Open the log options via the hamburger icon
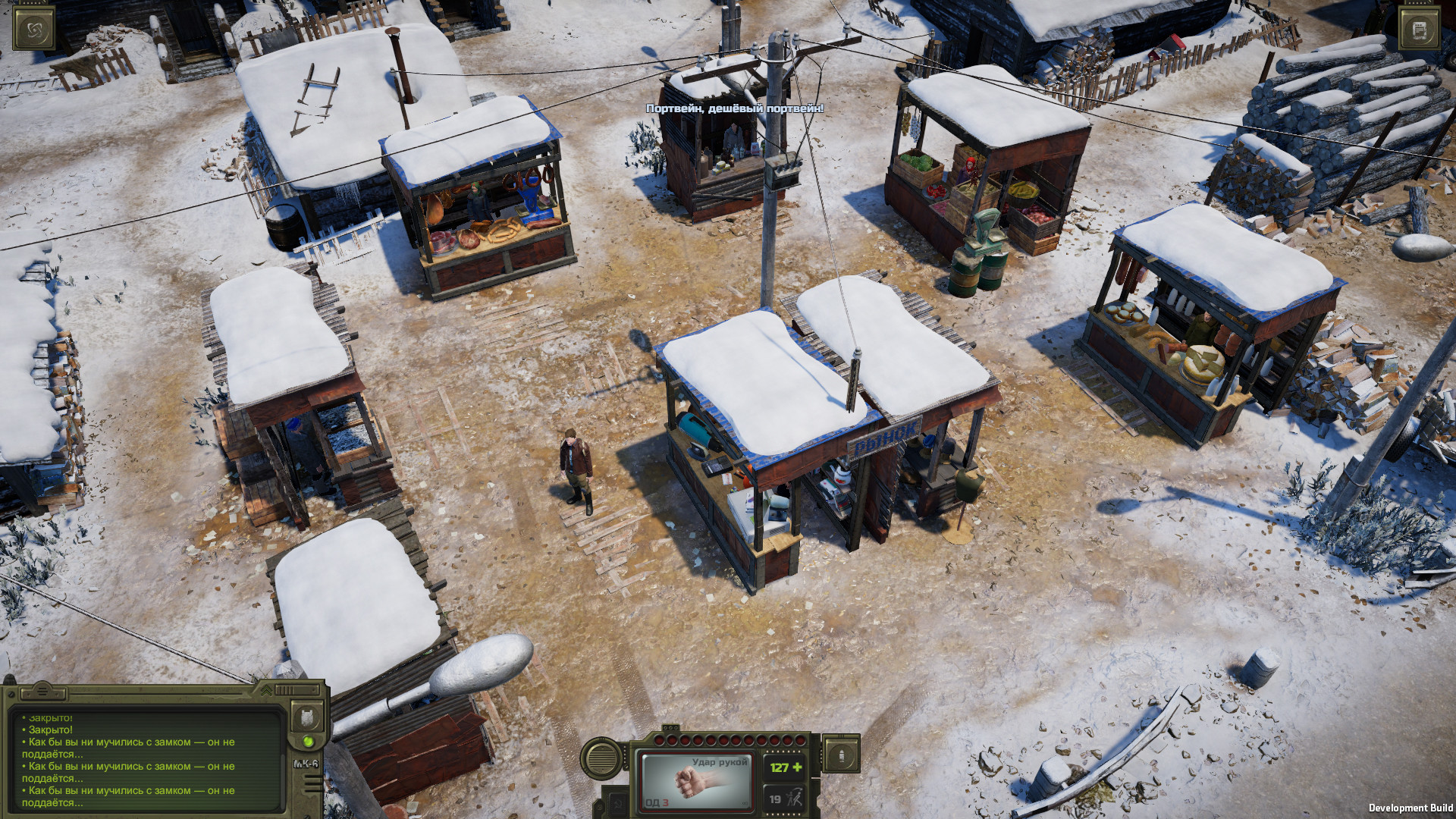Screen dimensions: 1456x819 point(42,692)
